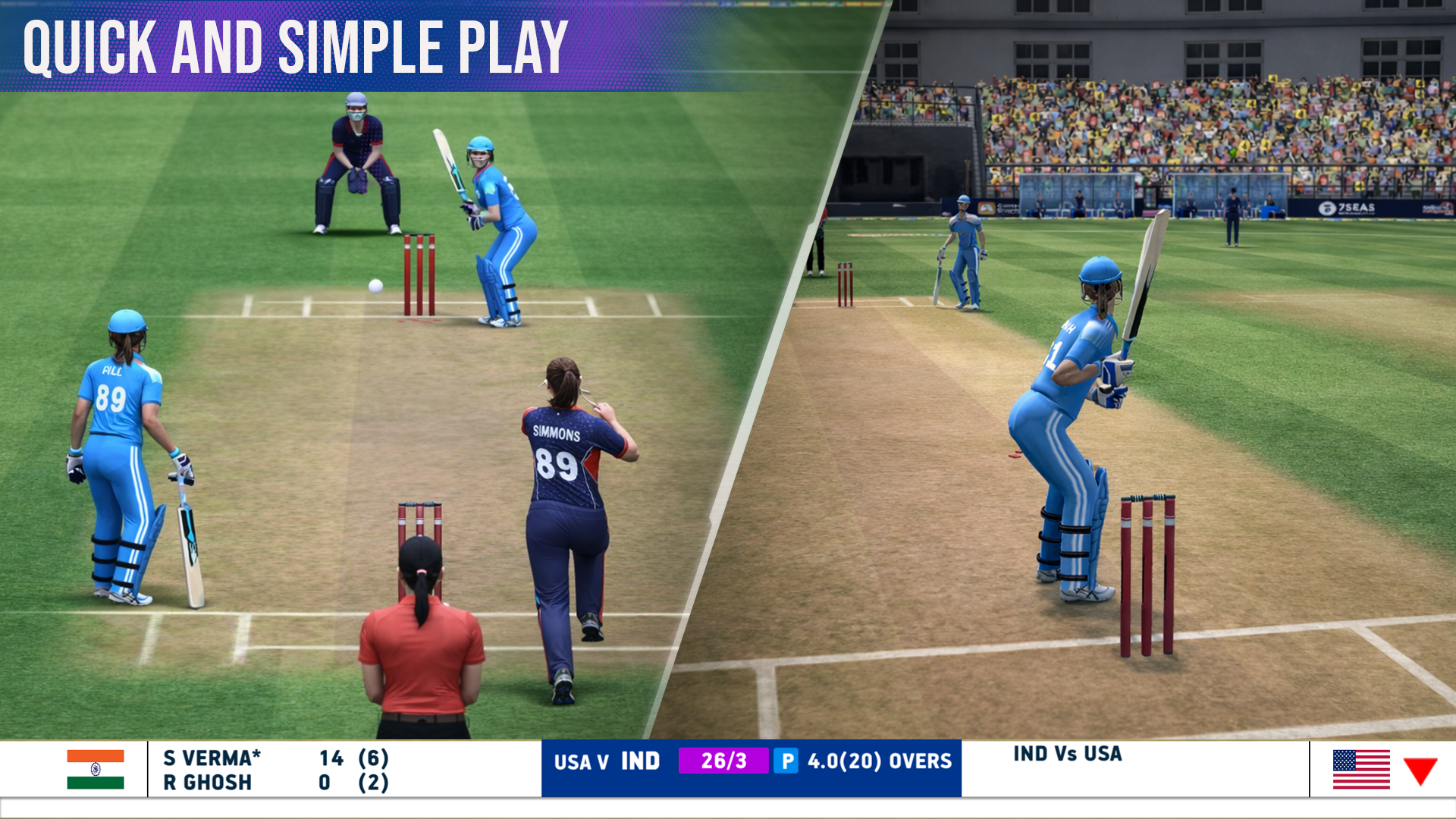Viewport: 1456px width, 819px height.
Task: Select the India flag icon
Action: [96, 769]
